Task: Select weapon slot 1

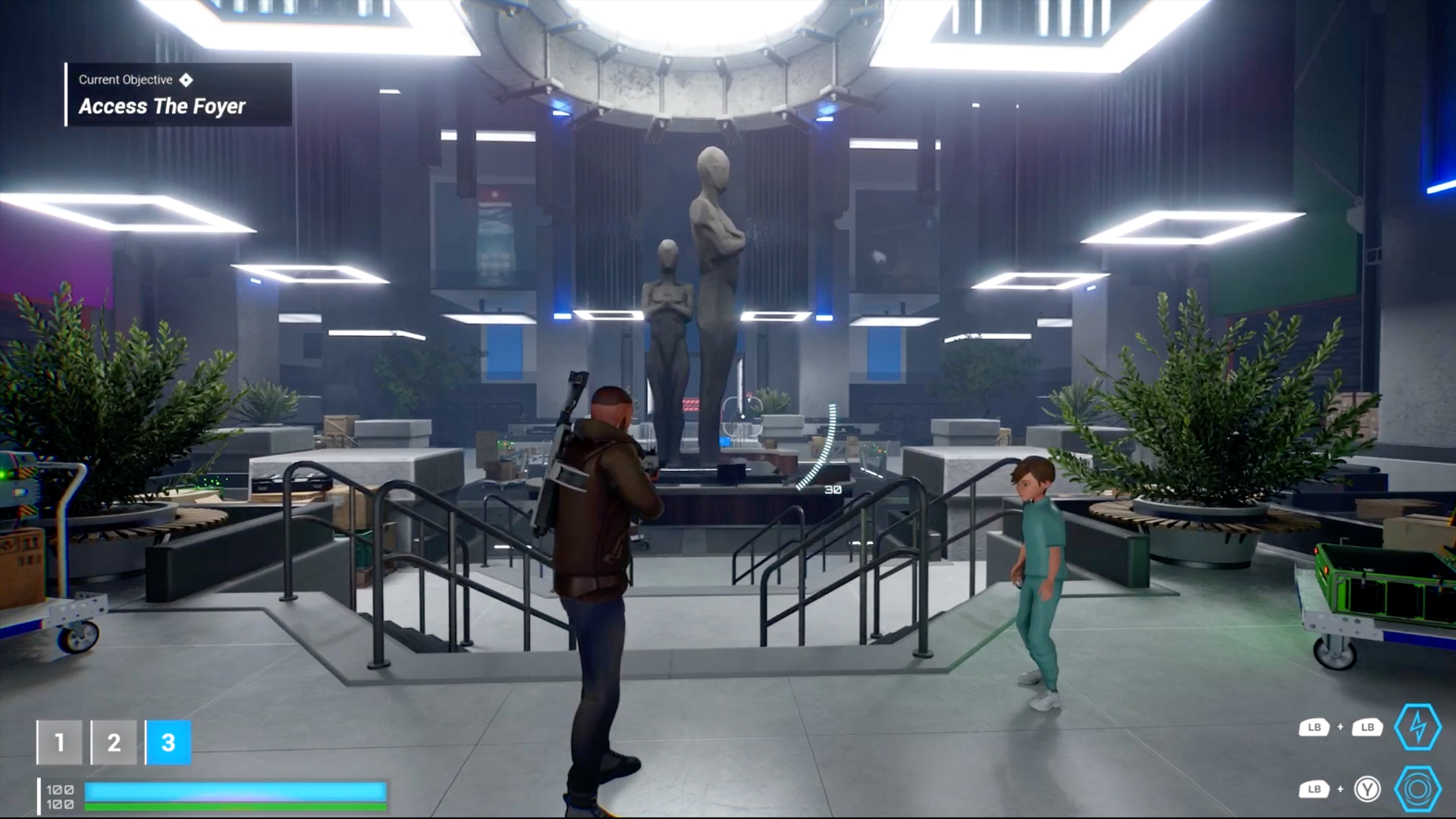Action: click(x=59, y=742)
